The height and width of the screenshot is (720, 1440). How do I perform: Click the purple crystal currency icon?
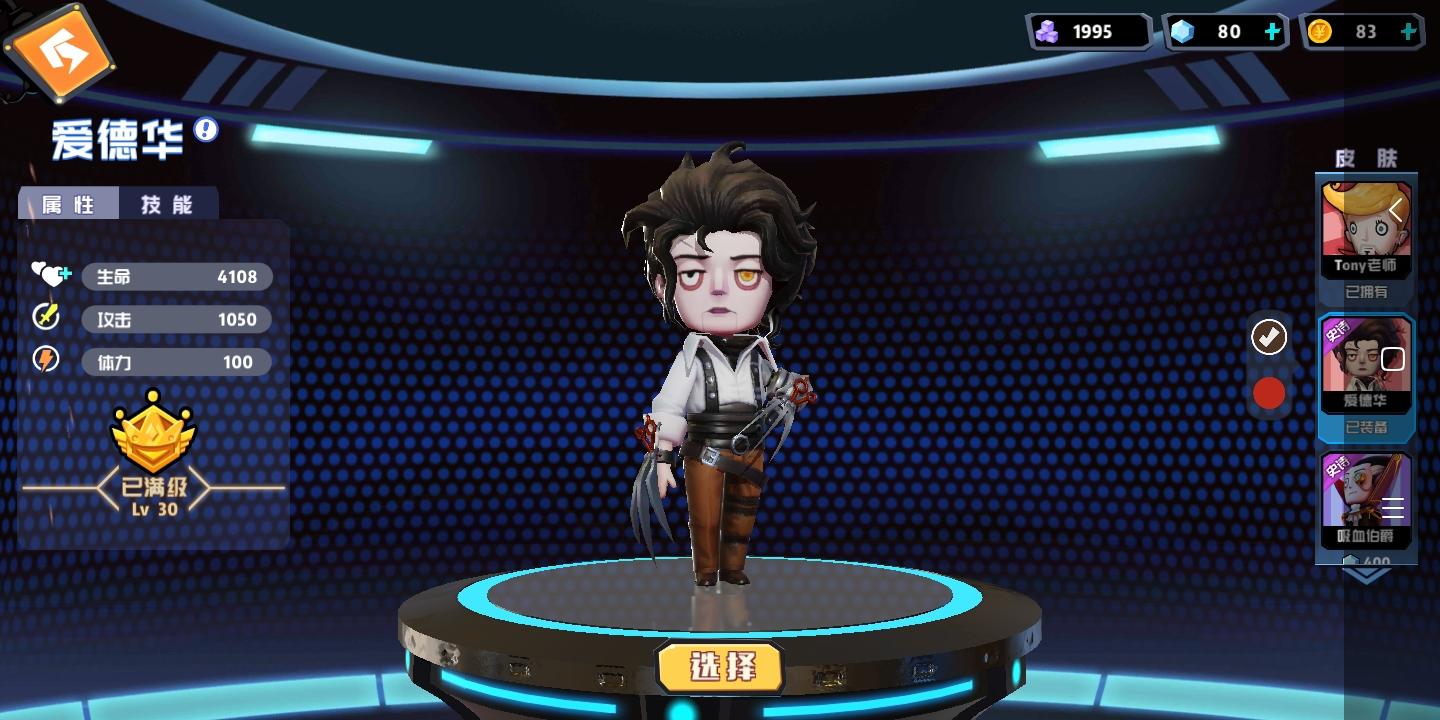1048,31
